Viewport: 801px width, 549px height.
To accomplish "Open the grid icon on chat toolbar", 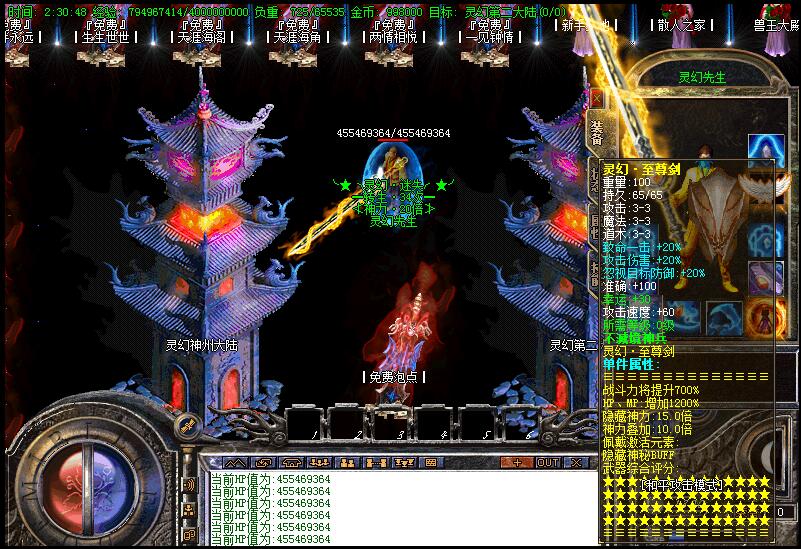I will [x=431, y=463].
